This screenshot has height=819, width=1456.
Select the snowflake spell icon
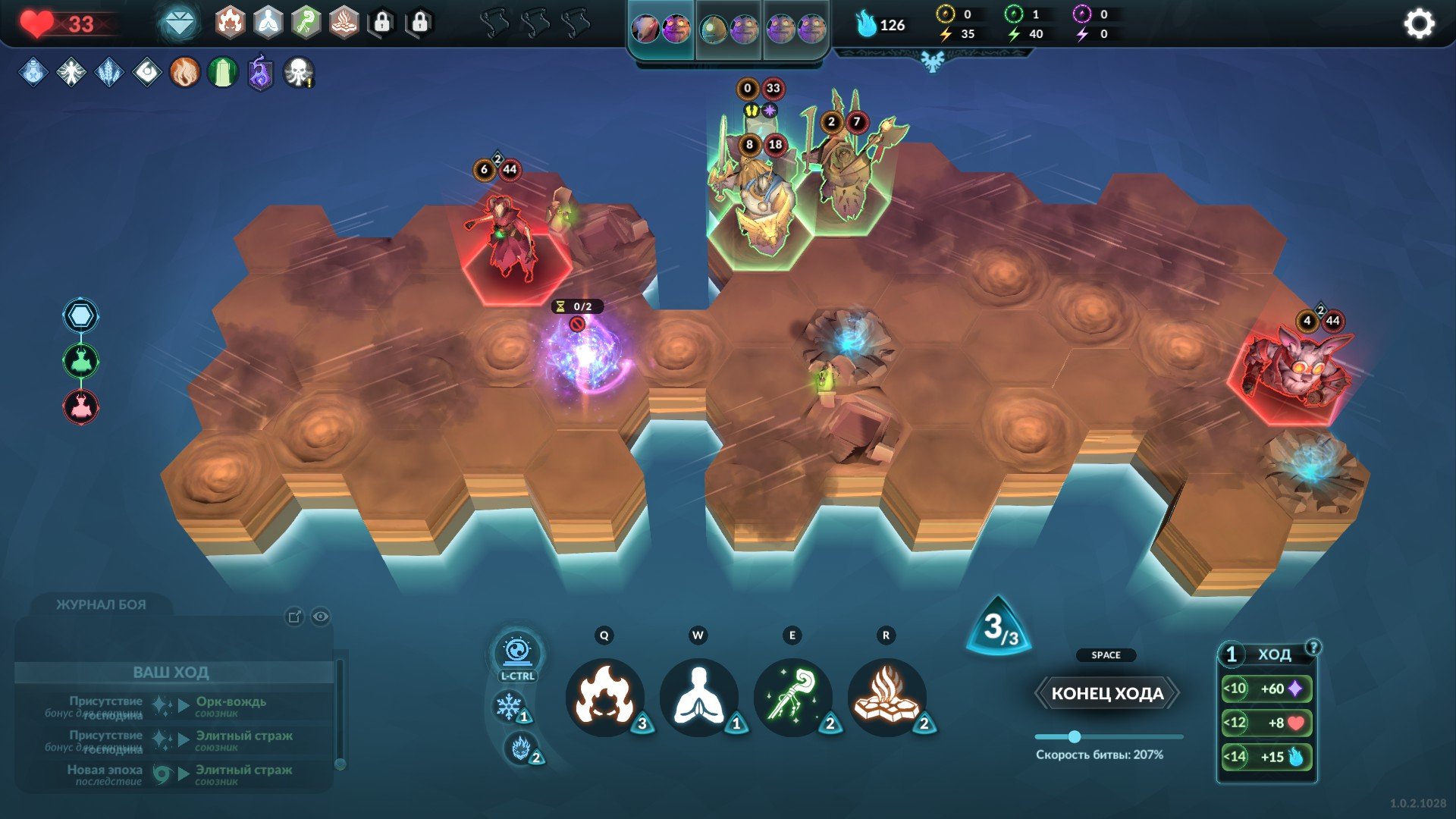(x=509, y=707)
